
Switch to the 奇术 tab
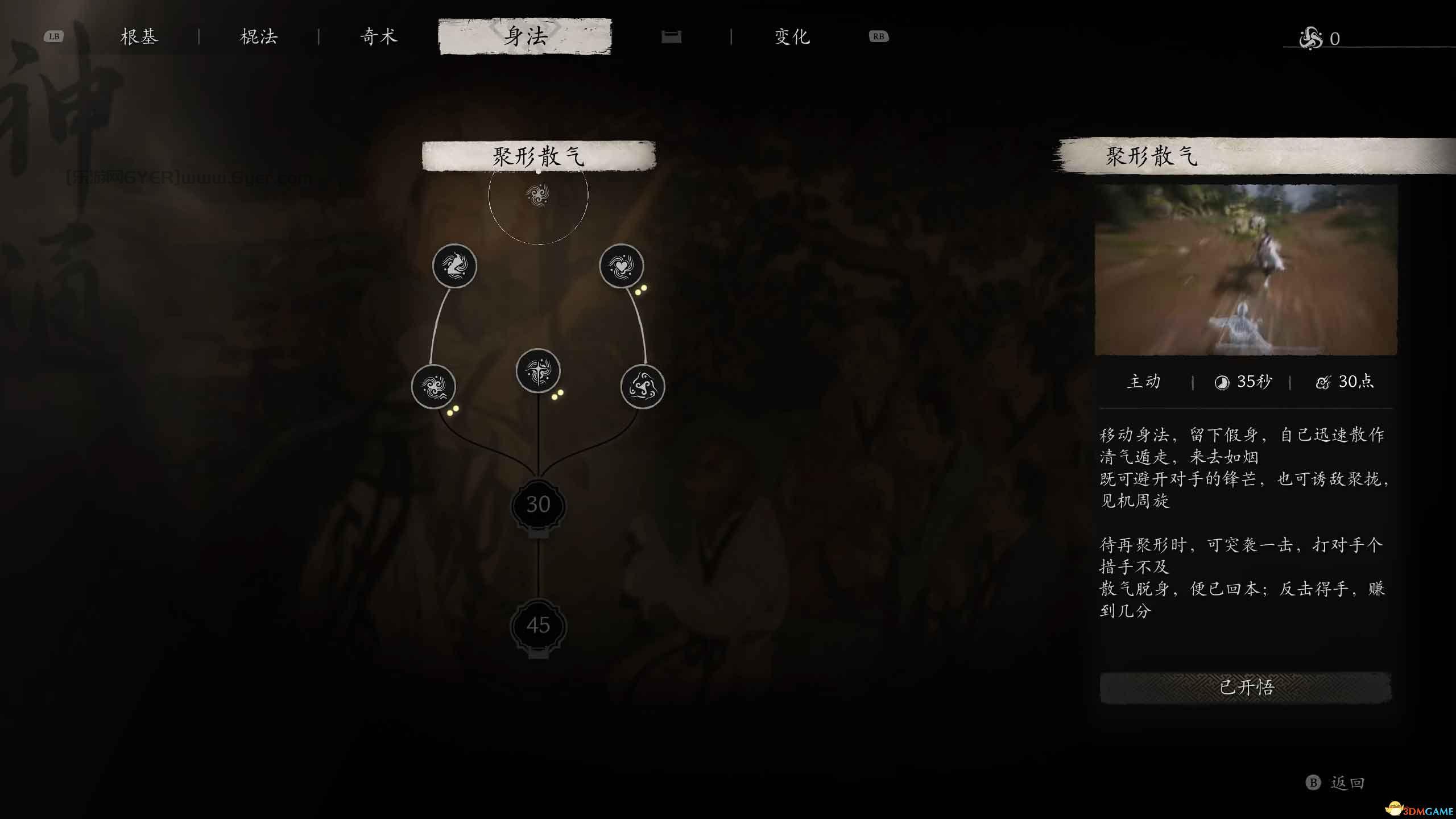pos(377,36)
